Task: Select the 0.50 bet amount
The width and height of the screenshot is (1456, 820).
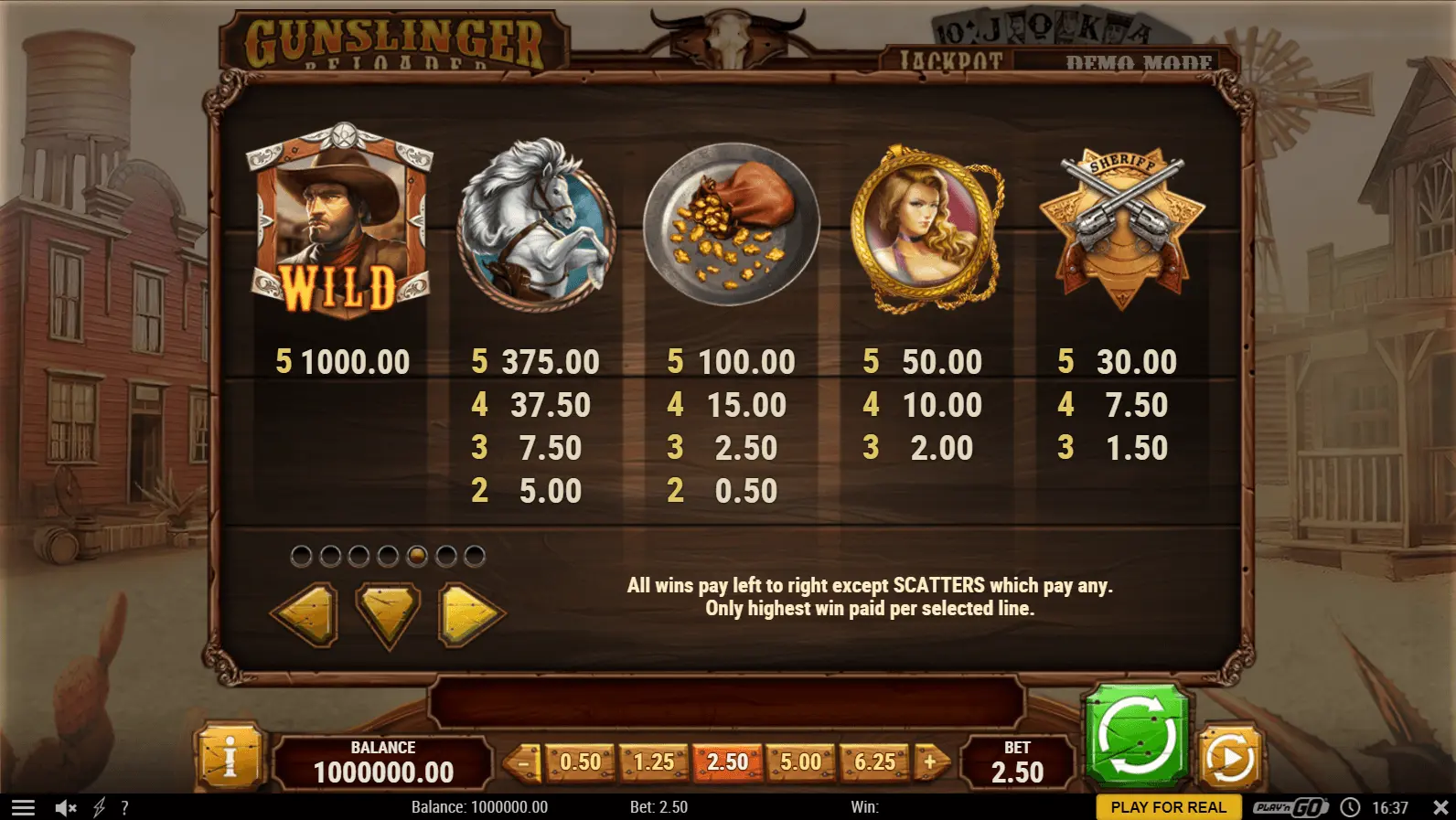Action: coord(580,761)
